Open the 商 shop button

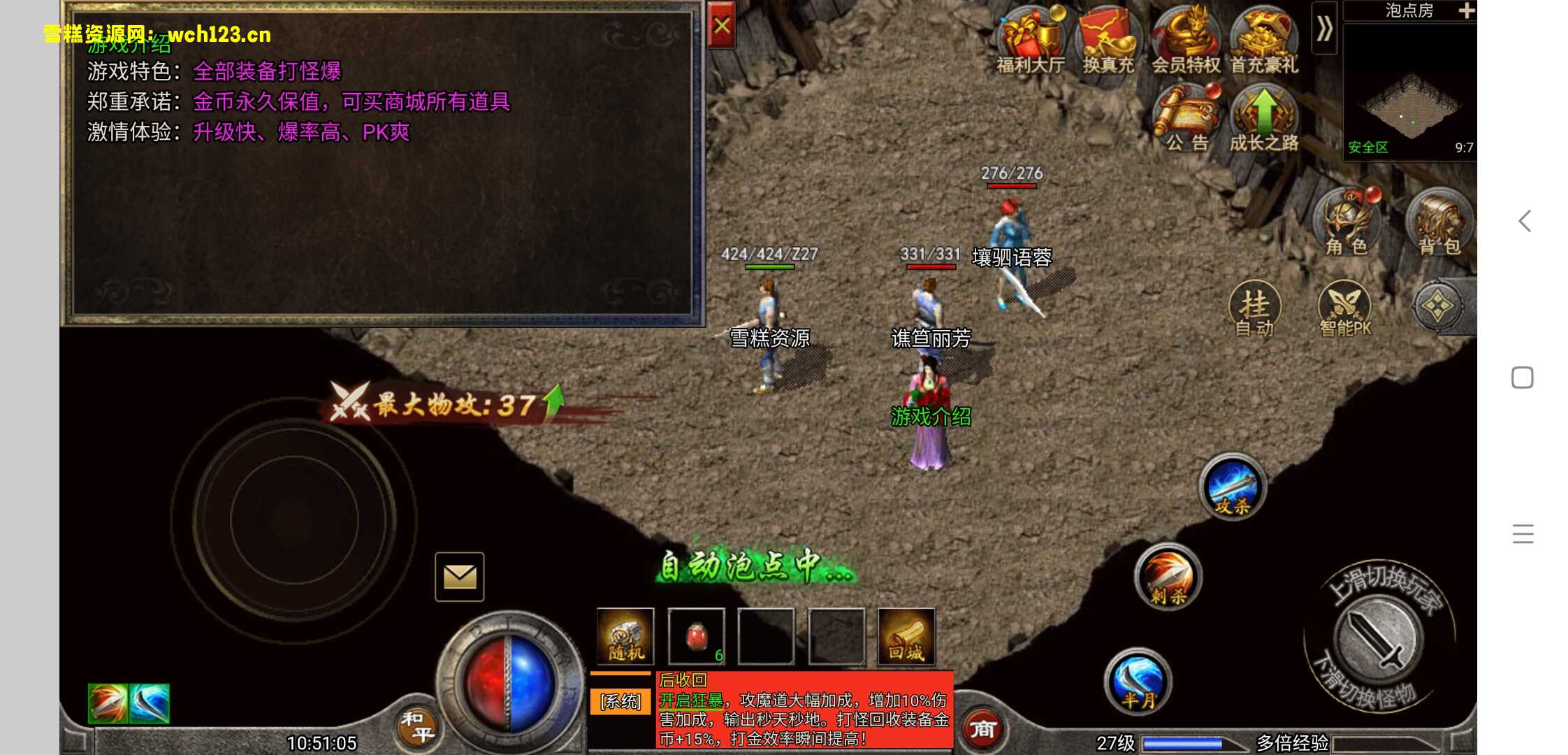coord(982,729)
